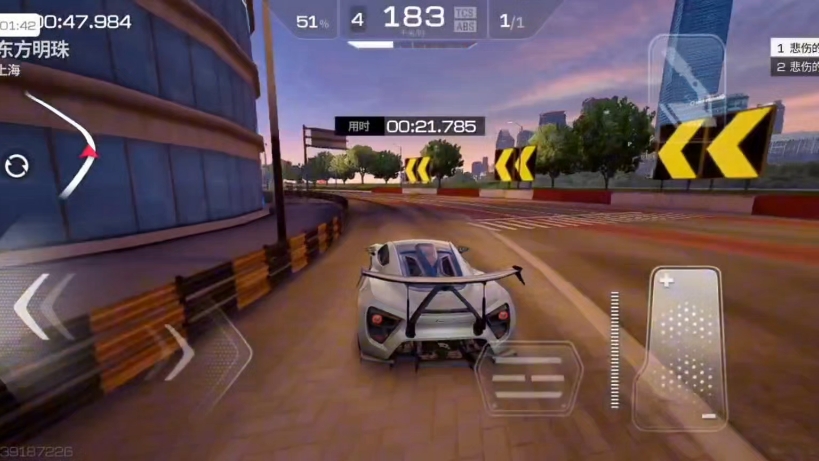Click the circular reset car icon
This screenshot has height=461, width=819.
click(x=17, y=166)
